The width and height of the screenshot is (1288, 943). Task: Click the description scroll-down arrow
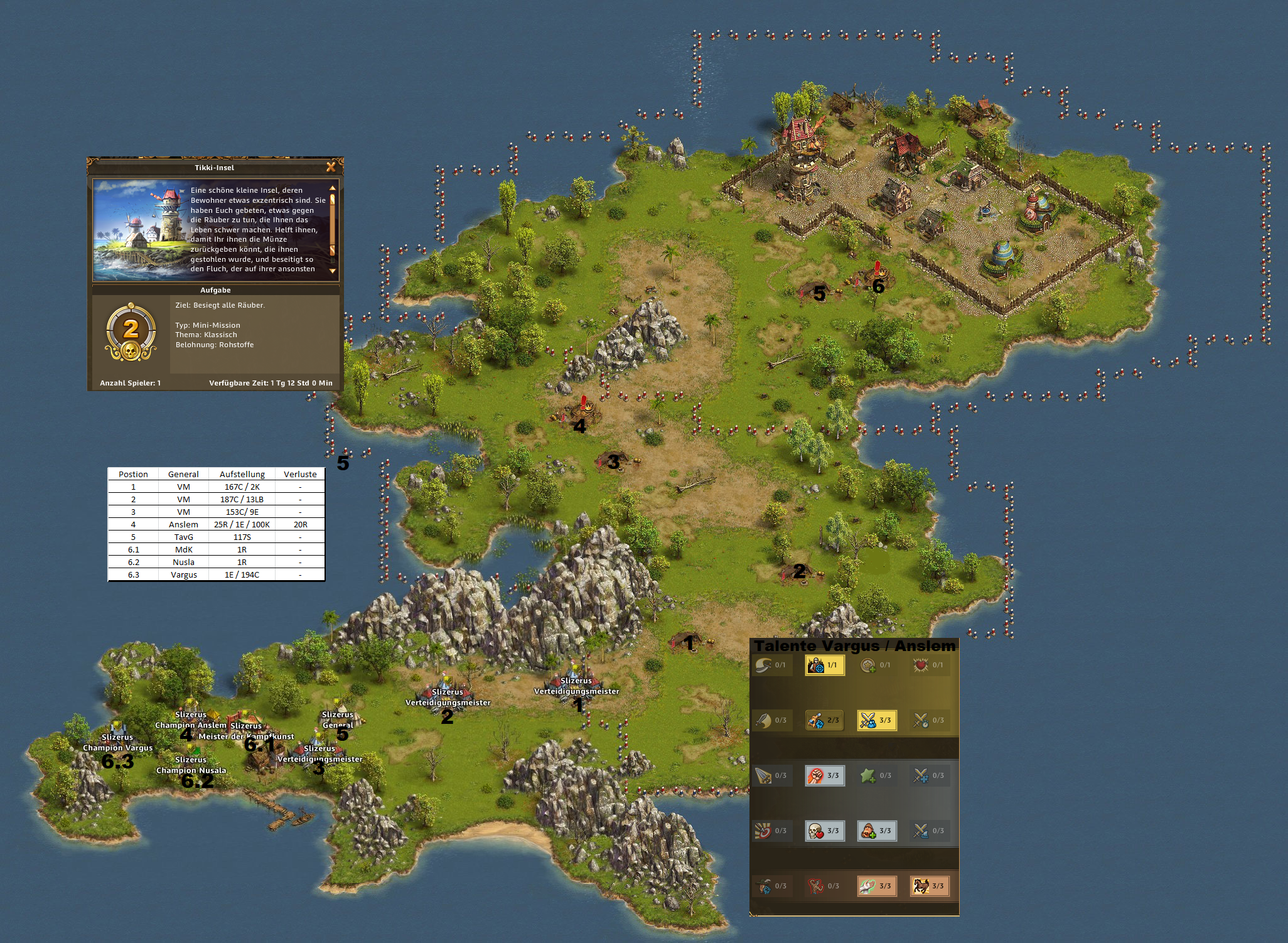(x=333, y=271)
